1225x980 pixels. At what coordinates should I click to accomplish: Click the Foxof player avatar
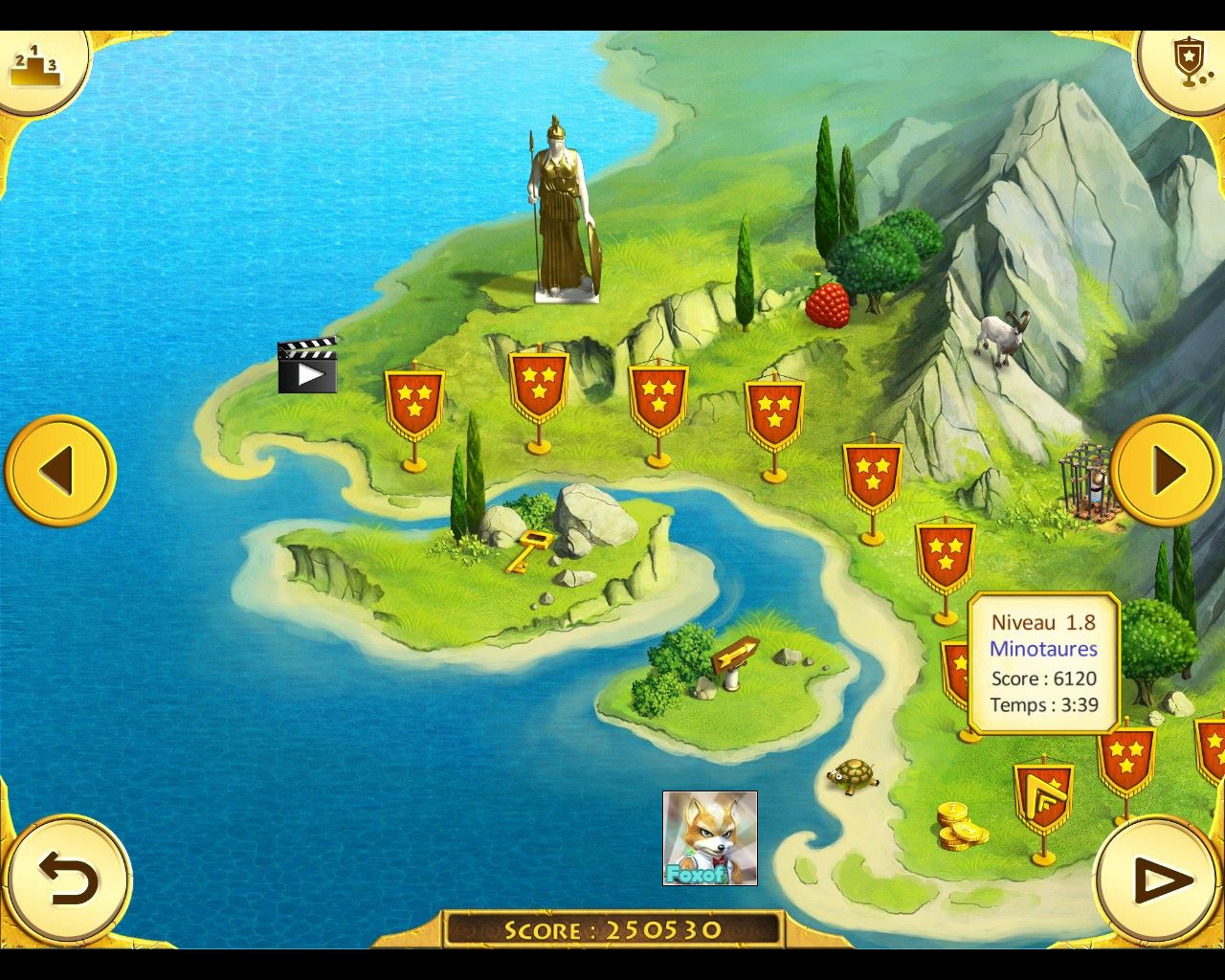click(x=709, y=837)
